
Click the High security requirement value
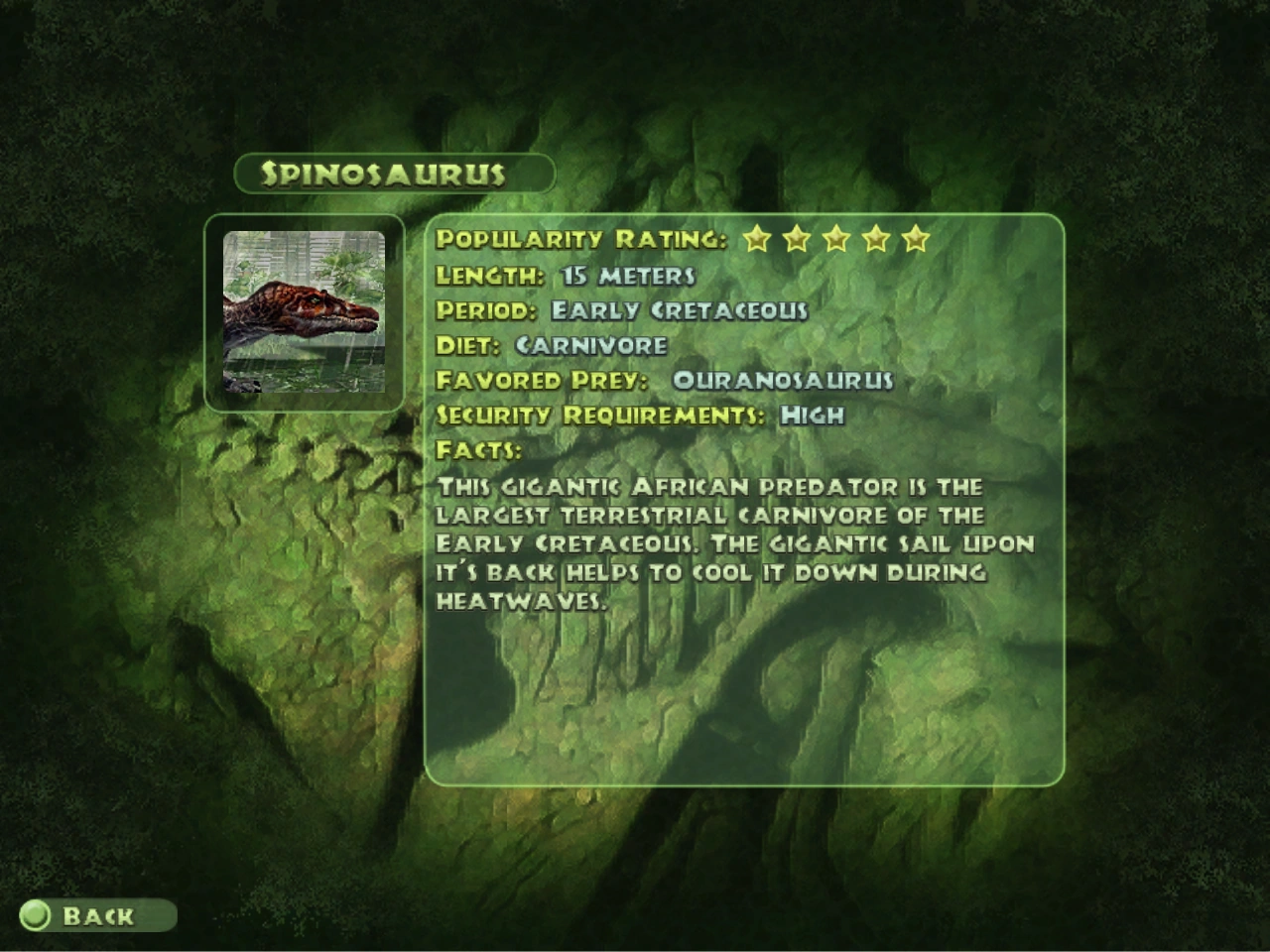814,416
